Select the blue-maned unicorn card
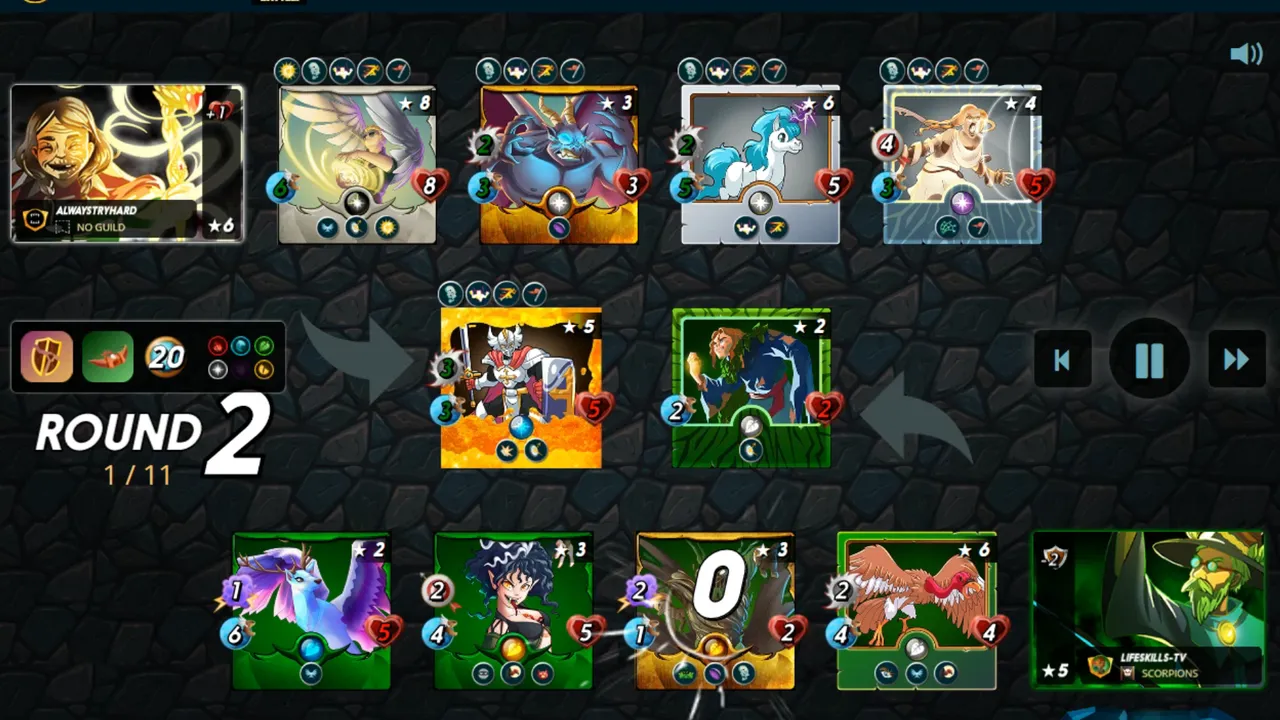This screenshot has width=1280, height=720. [x=760, y=166]
